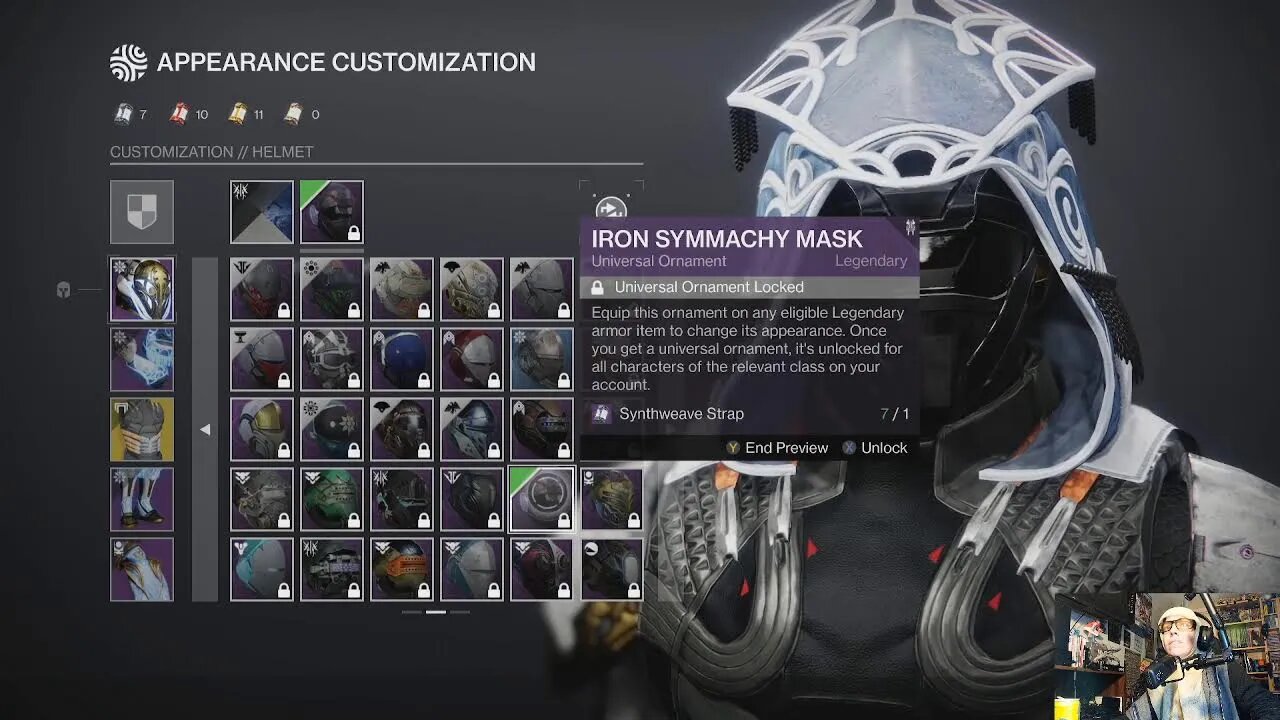
Task: Choose the helmet ornament with orange grille
Action: point(402,570)
